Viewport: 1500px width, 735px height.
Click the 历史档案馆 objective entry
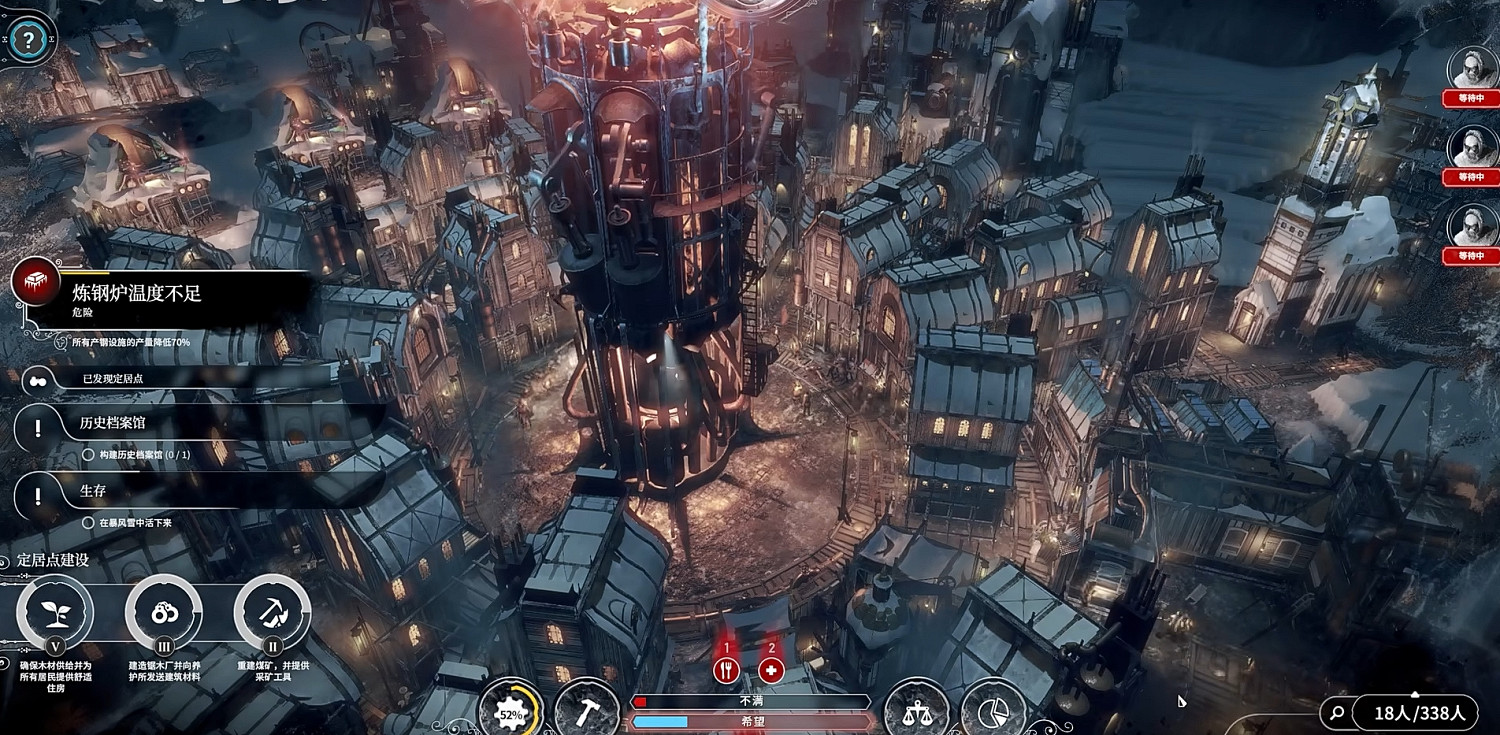[x=112, y=423]
